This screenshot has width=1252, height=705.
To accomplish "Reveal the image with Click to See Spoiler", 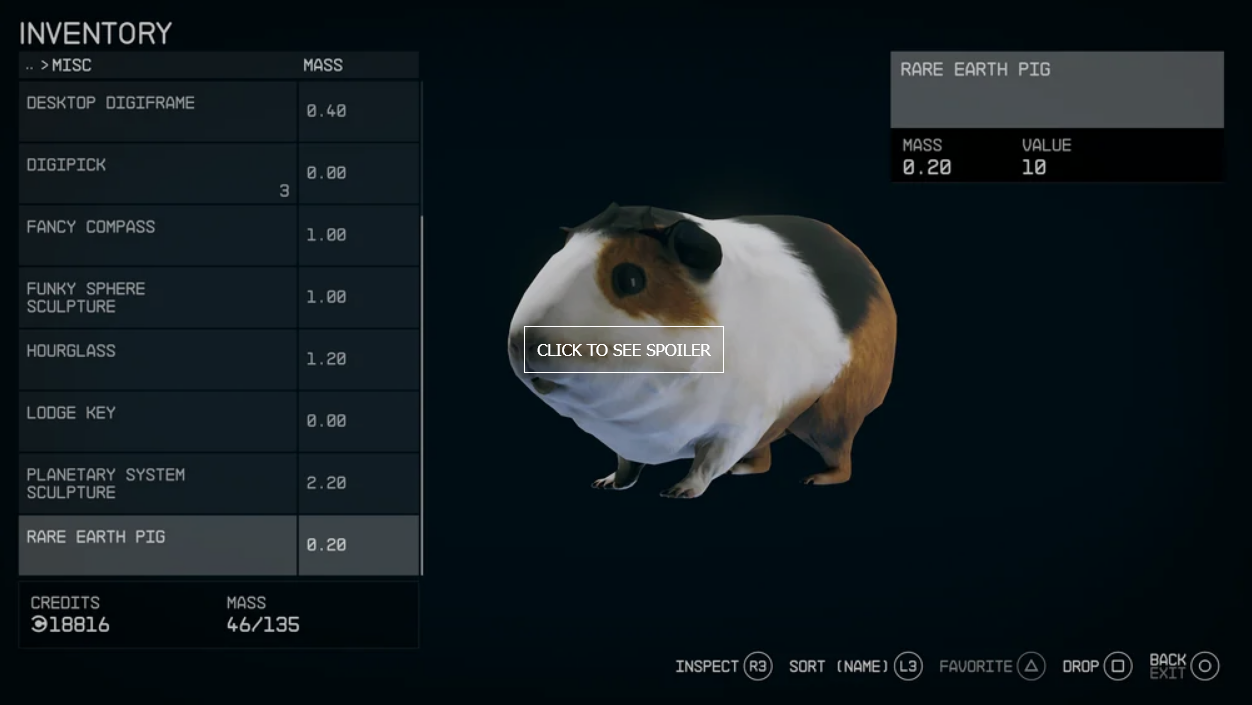I will [x=624, y=350].
